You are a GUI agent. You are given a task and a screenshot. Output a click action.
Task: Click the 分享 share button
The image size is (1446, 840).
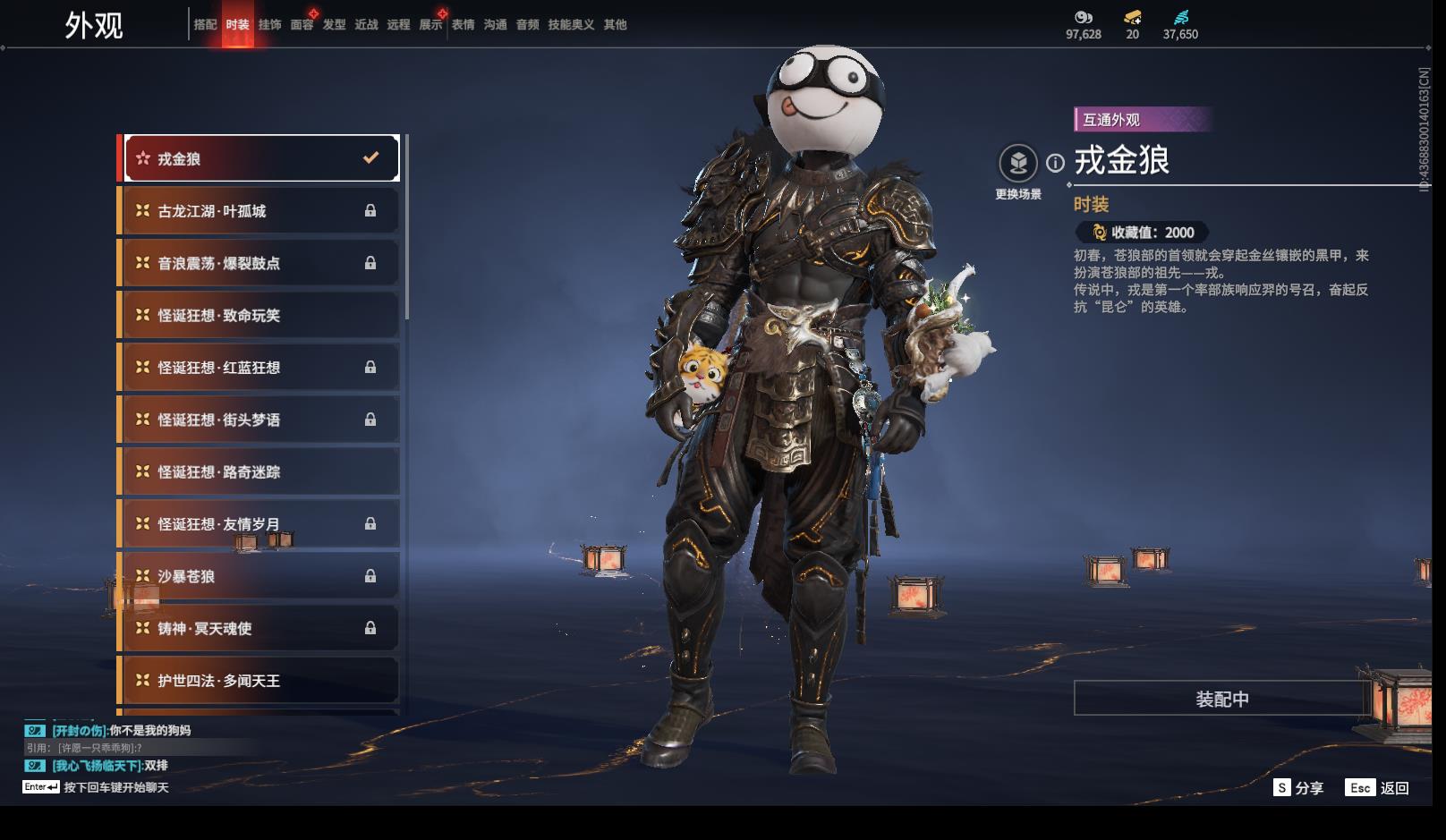click(x=1298, y=787)
